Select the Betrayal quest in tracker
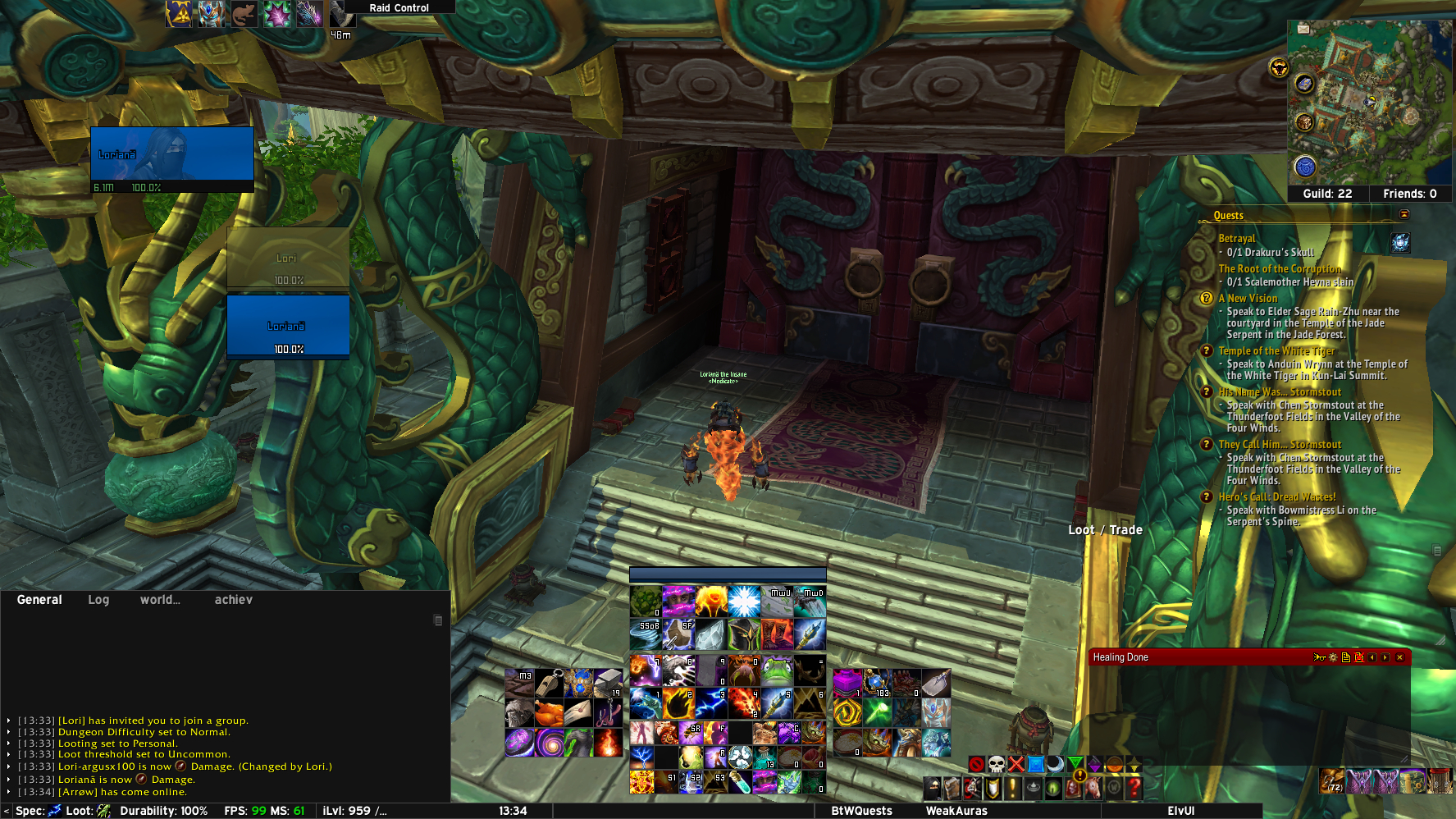Viewport: 1456px width, 819px height. [1236, 239]
